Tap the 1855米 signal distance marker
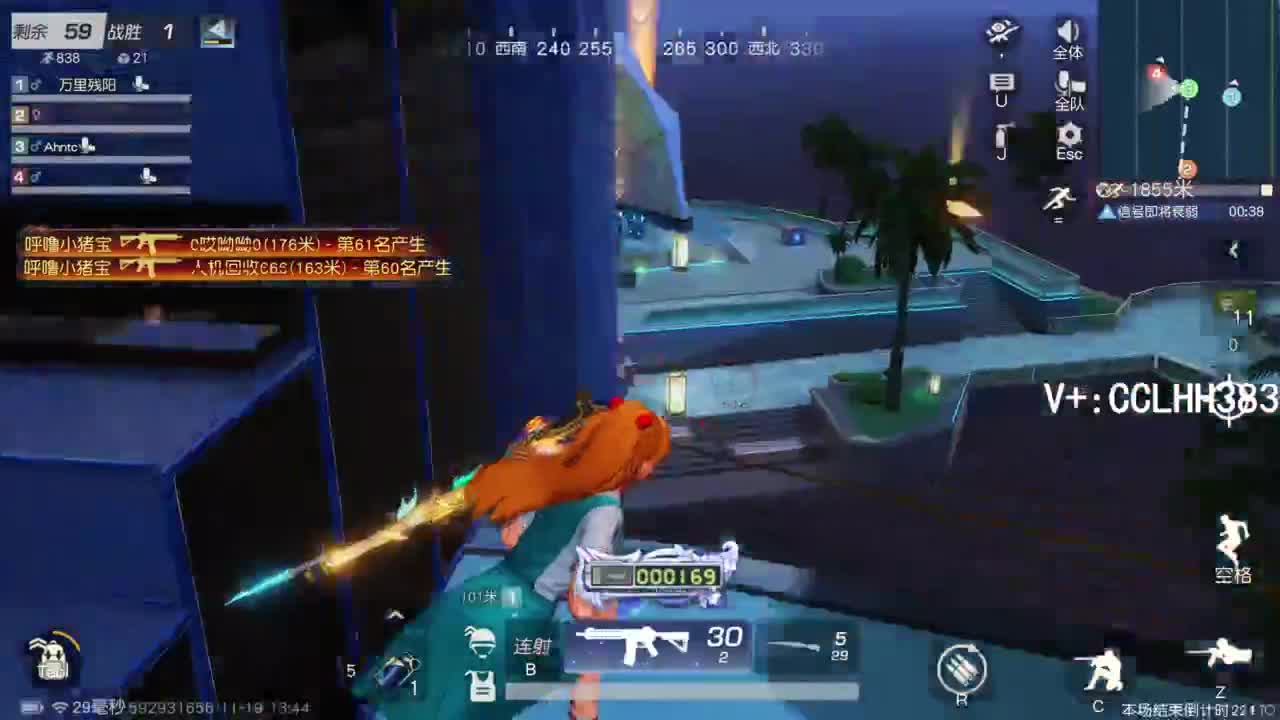The width and height of the screenshot is (1280, 720). click(x=1158, y=189)
